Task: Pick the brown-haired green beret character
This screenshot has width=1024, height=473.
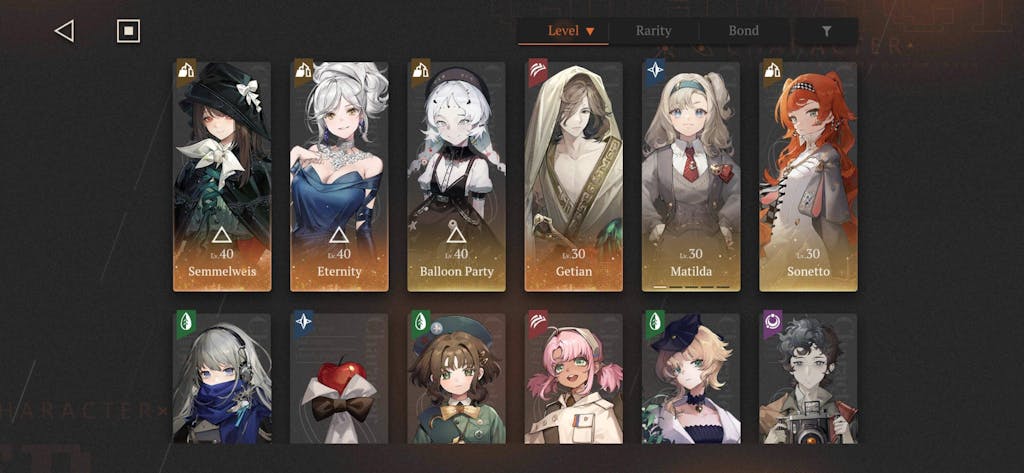Action: (x=456, y=378)
